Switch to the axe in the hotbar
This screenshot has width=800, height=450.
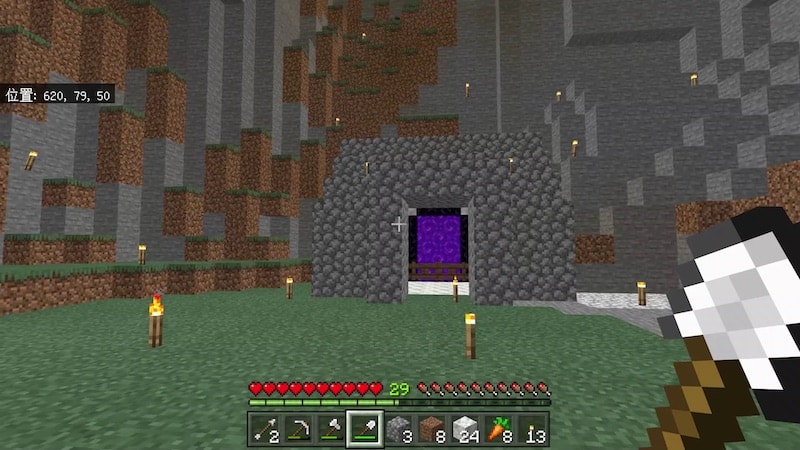click(x=331, y=429)
